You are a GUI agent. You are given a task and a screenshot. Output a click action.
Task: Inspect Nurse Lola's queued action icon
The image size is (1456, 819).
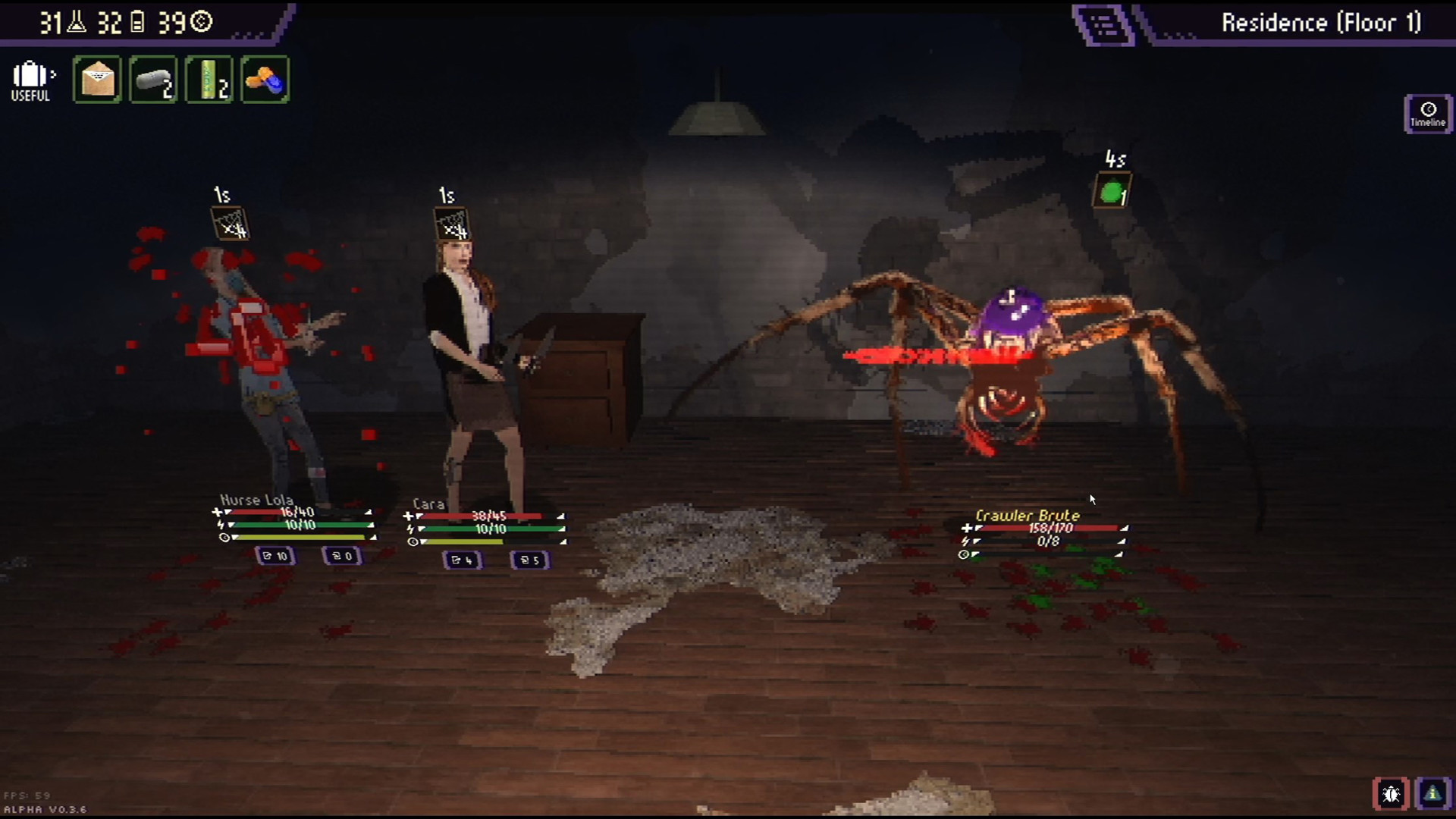click(230, 224)
